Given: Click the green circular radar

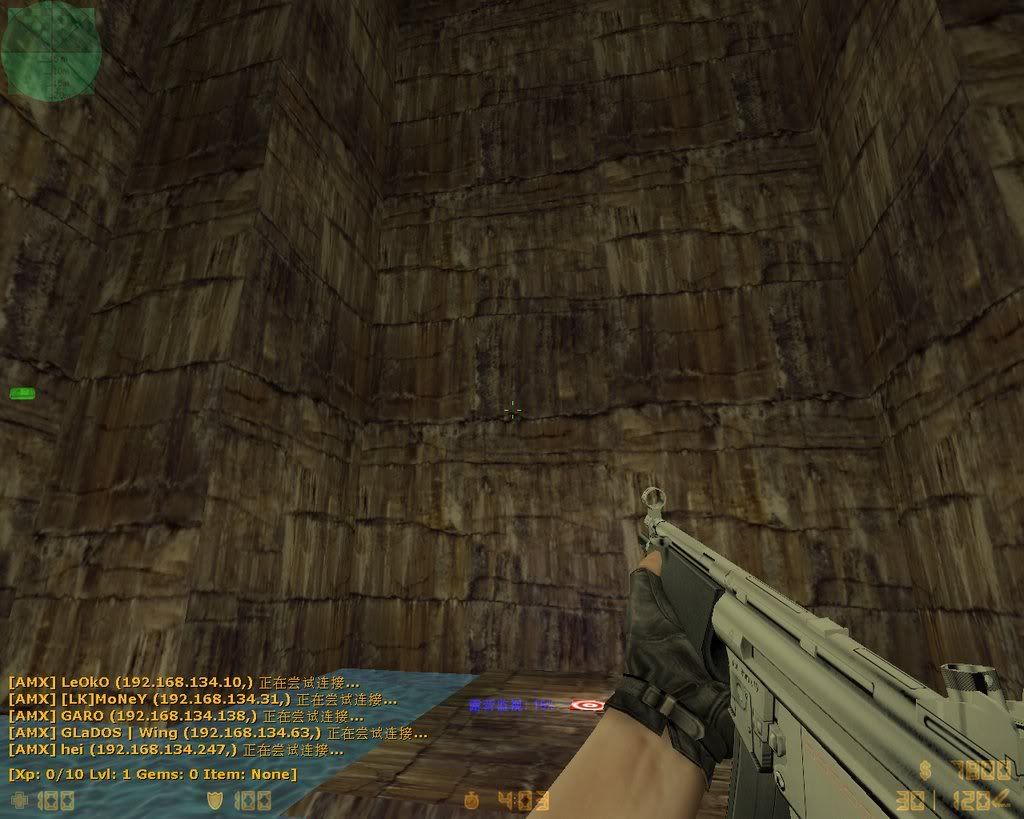Looking at the screenshot, I should 47,48.
